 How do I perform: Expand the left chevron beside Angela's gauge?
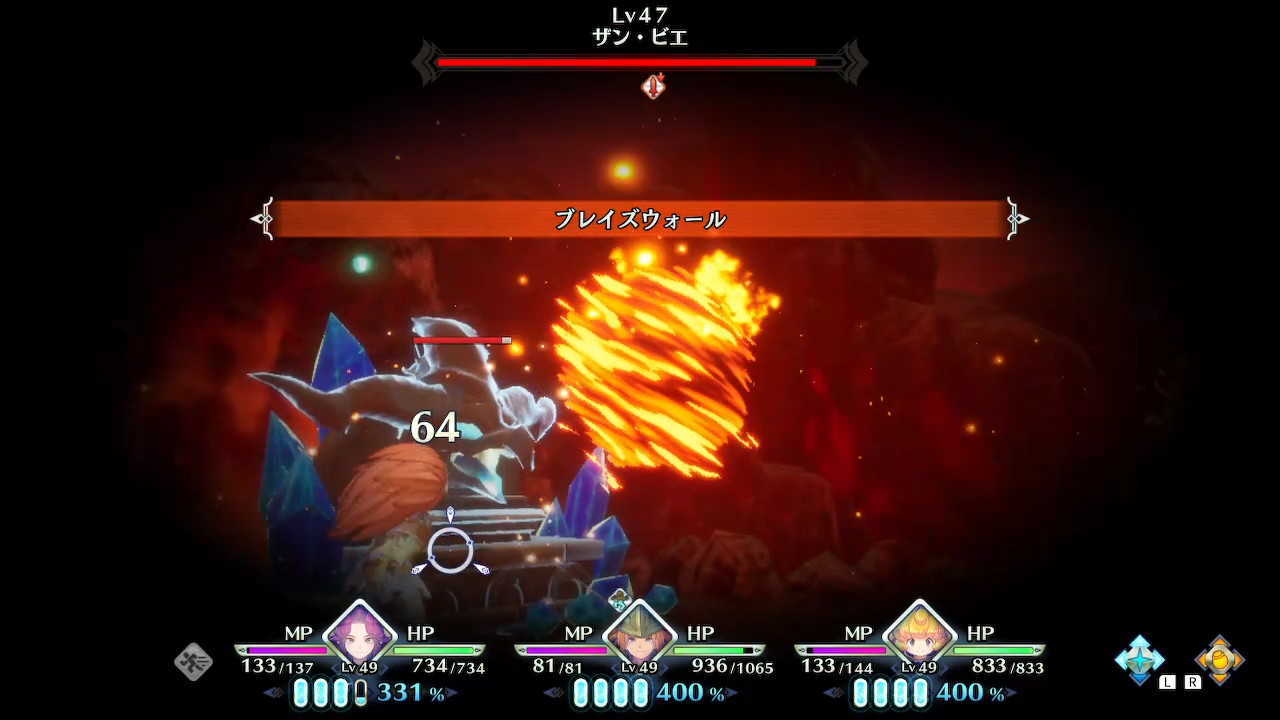tap(270, 692)
